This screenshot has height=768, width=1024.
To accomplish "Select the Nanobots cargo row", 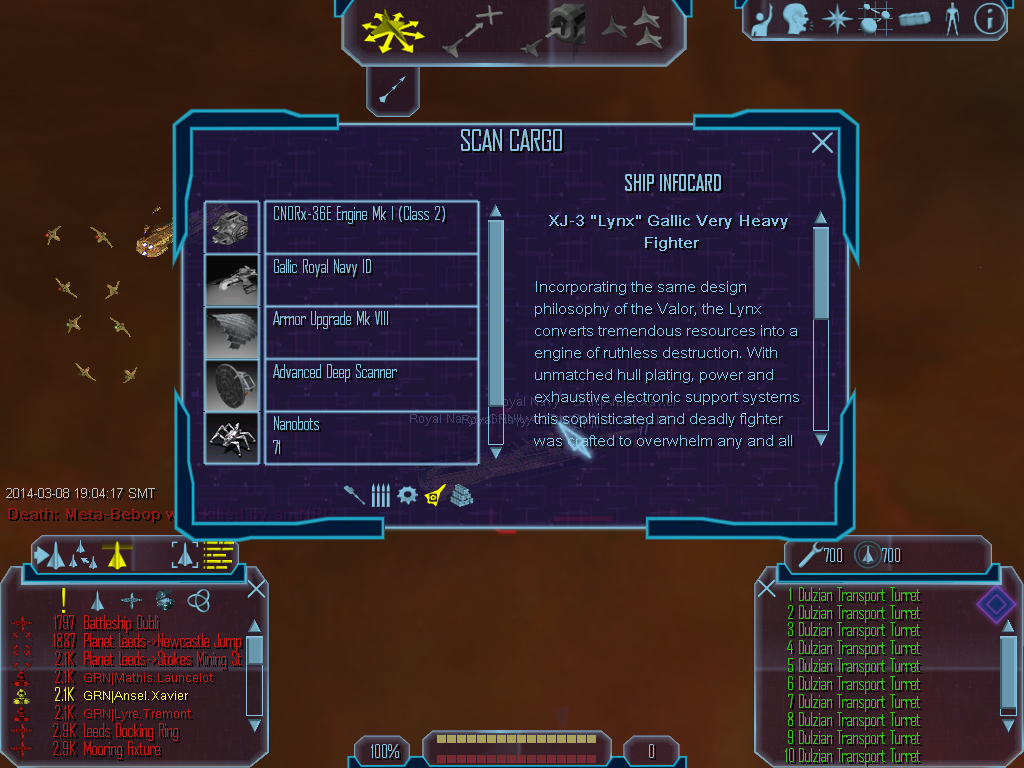I will click(370, 437).
